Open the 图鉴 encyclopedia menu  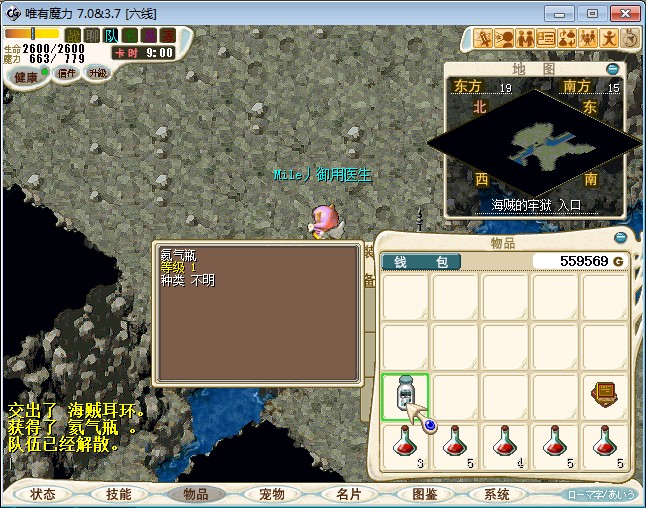point(423,494)
